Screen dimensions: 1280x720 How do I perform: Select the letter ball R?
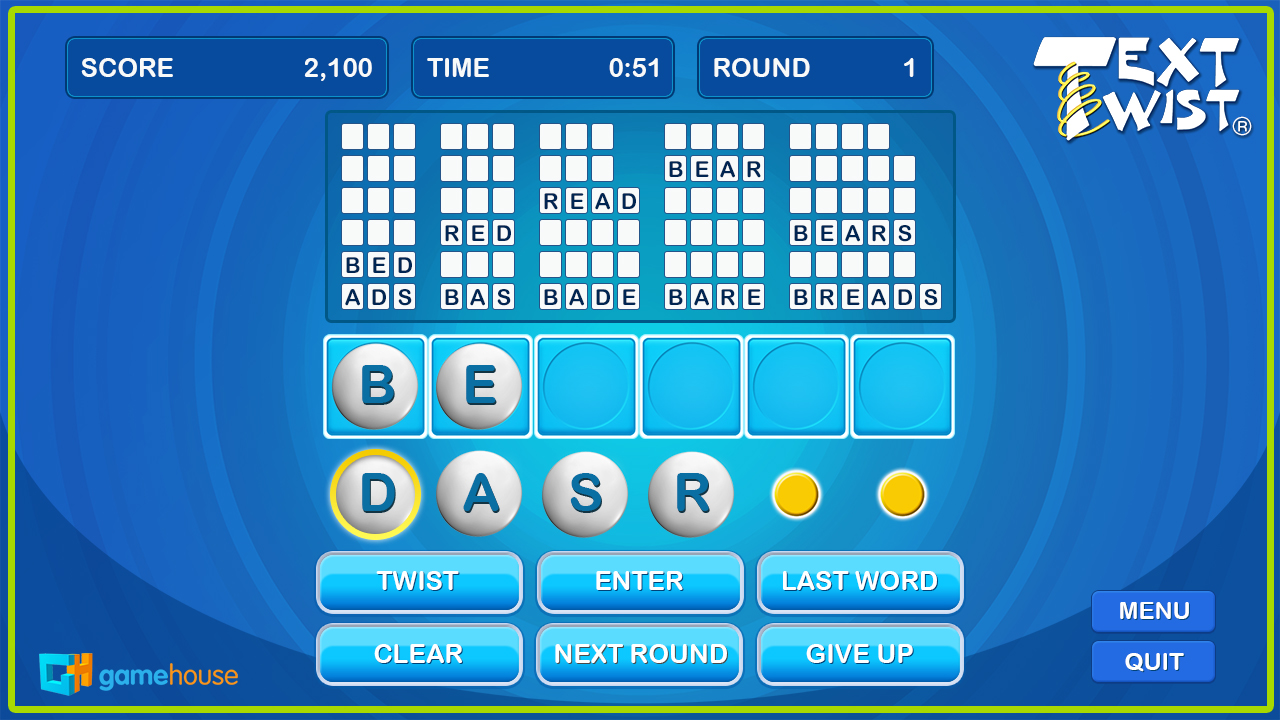pyautogui.click(x=690, y=493)
